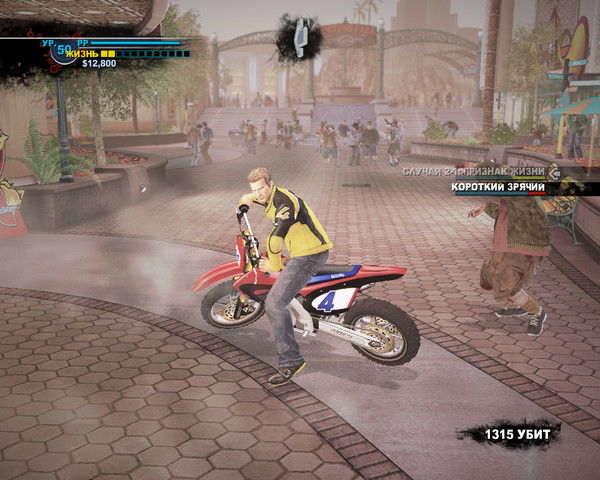Open the Case 2-1 «Признак жизни» objective tracker
Image resolution: width=600 pixels, height=480 pixels.
point(472,172)
